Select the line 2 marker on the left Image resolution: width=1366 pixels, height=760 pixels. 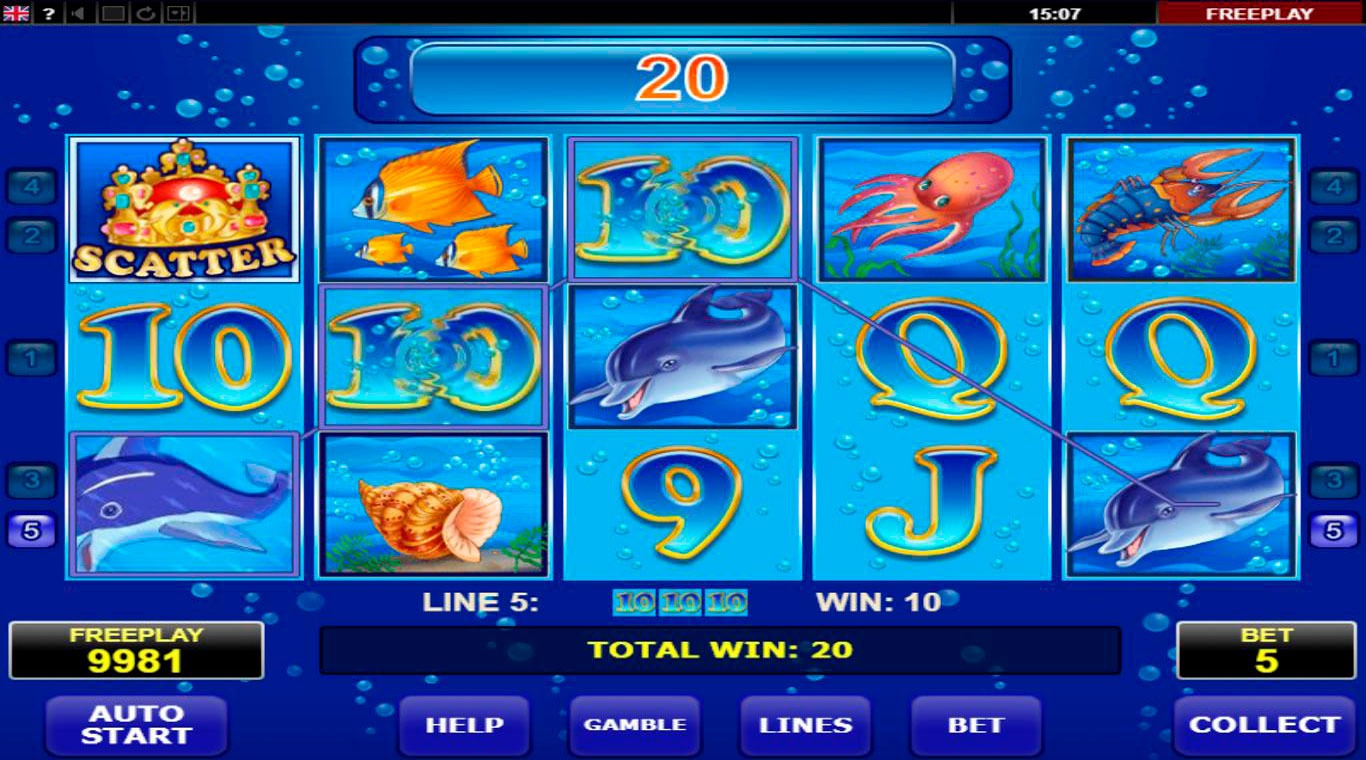pyautogui.click(x=32, y=235)
